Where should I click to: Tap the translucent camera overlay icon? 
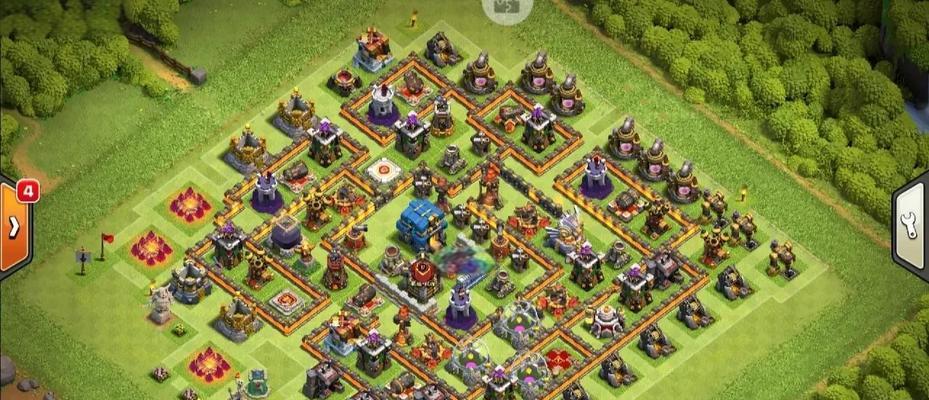click(x=501, y=8)
